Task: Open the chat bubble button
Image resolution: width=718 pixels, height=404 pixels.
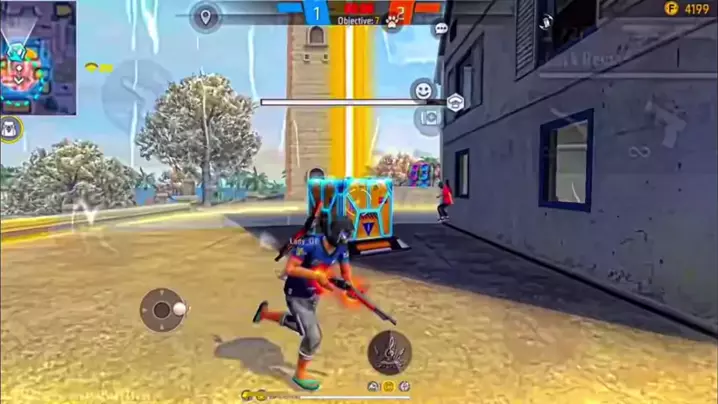Action: pyautogui.click(x=441, y=30)
